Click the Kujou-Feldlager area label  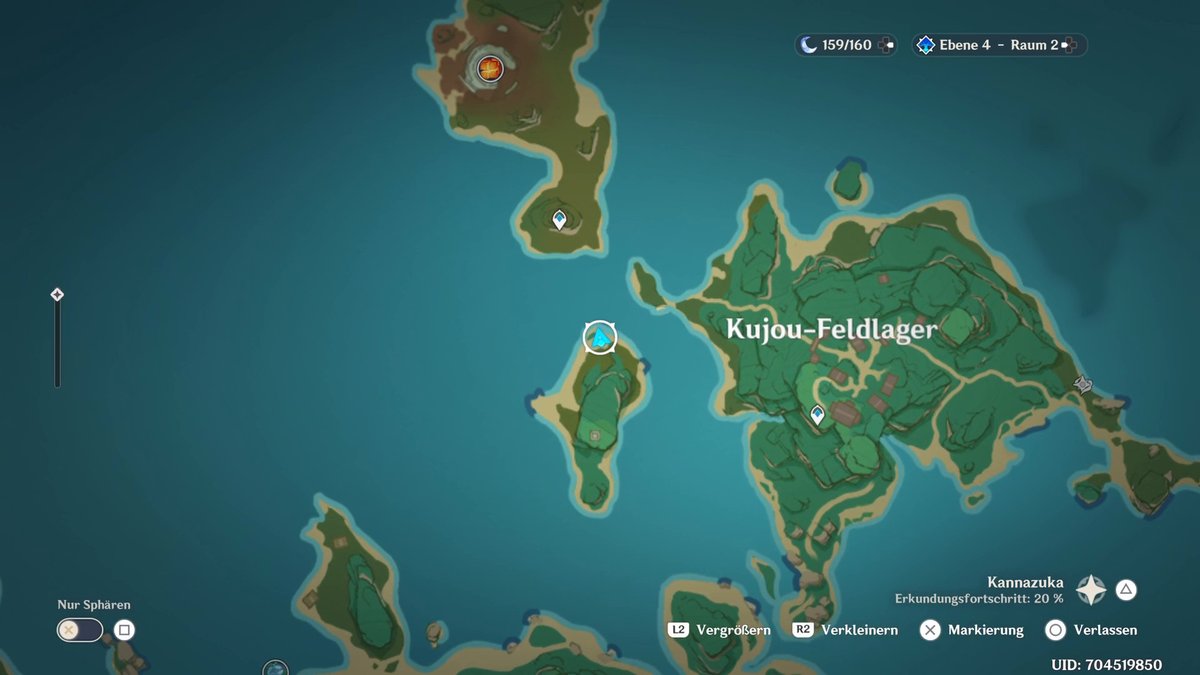pyautogui.click(x=831, y=329)
